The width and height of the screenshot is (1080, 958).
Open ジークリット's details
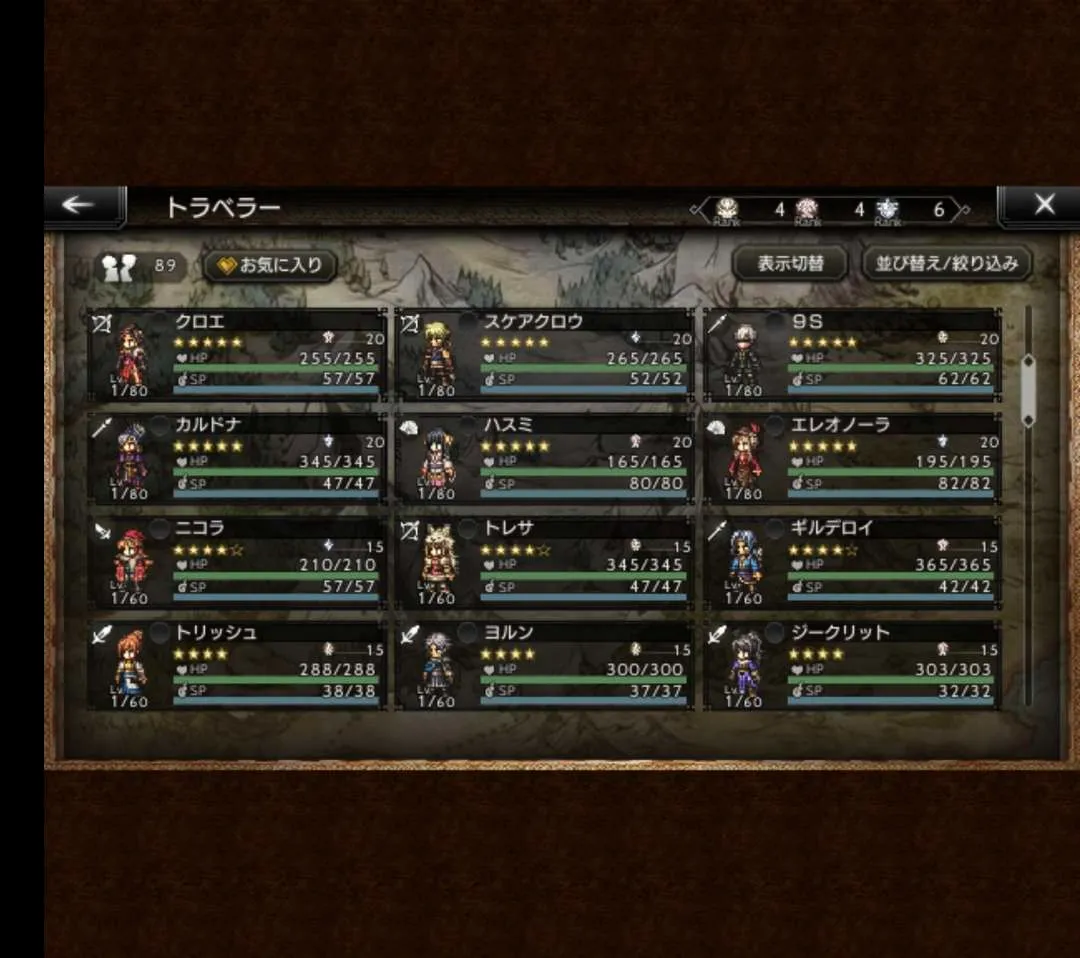[851, 666]
